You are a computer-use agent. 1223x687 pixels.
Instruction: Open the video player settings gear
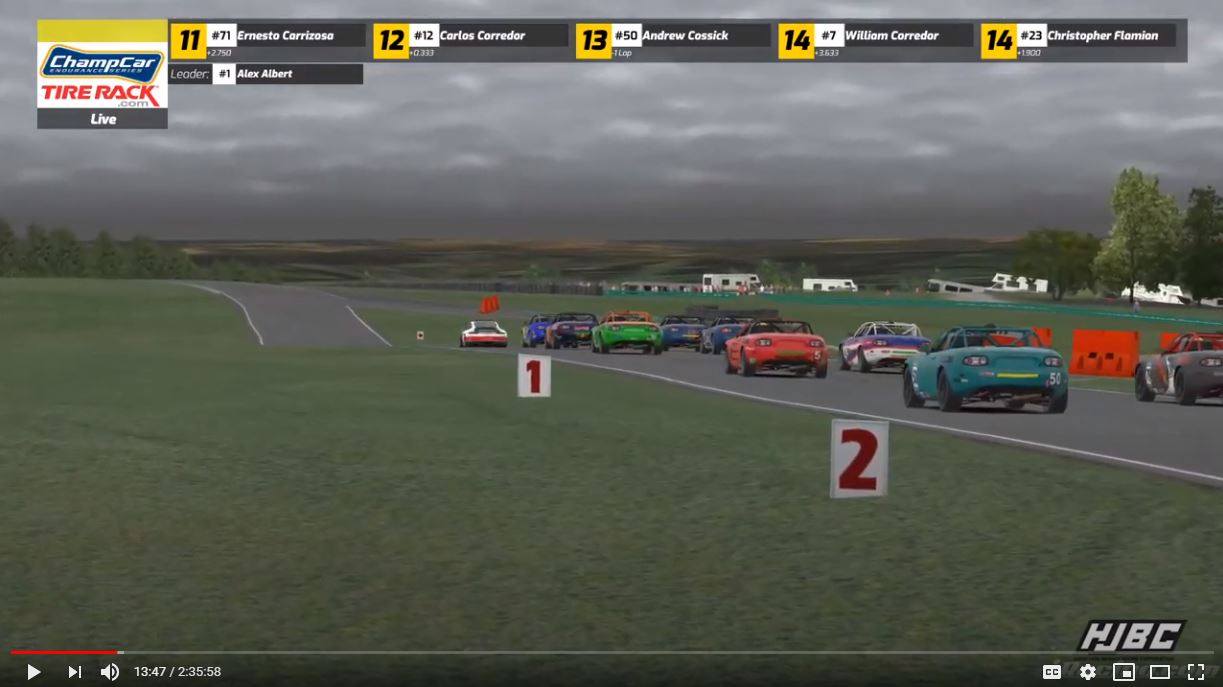(x=1087, y=672)
